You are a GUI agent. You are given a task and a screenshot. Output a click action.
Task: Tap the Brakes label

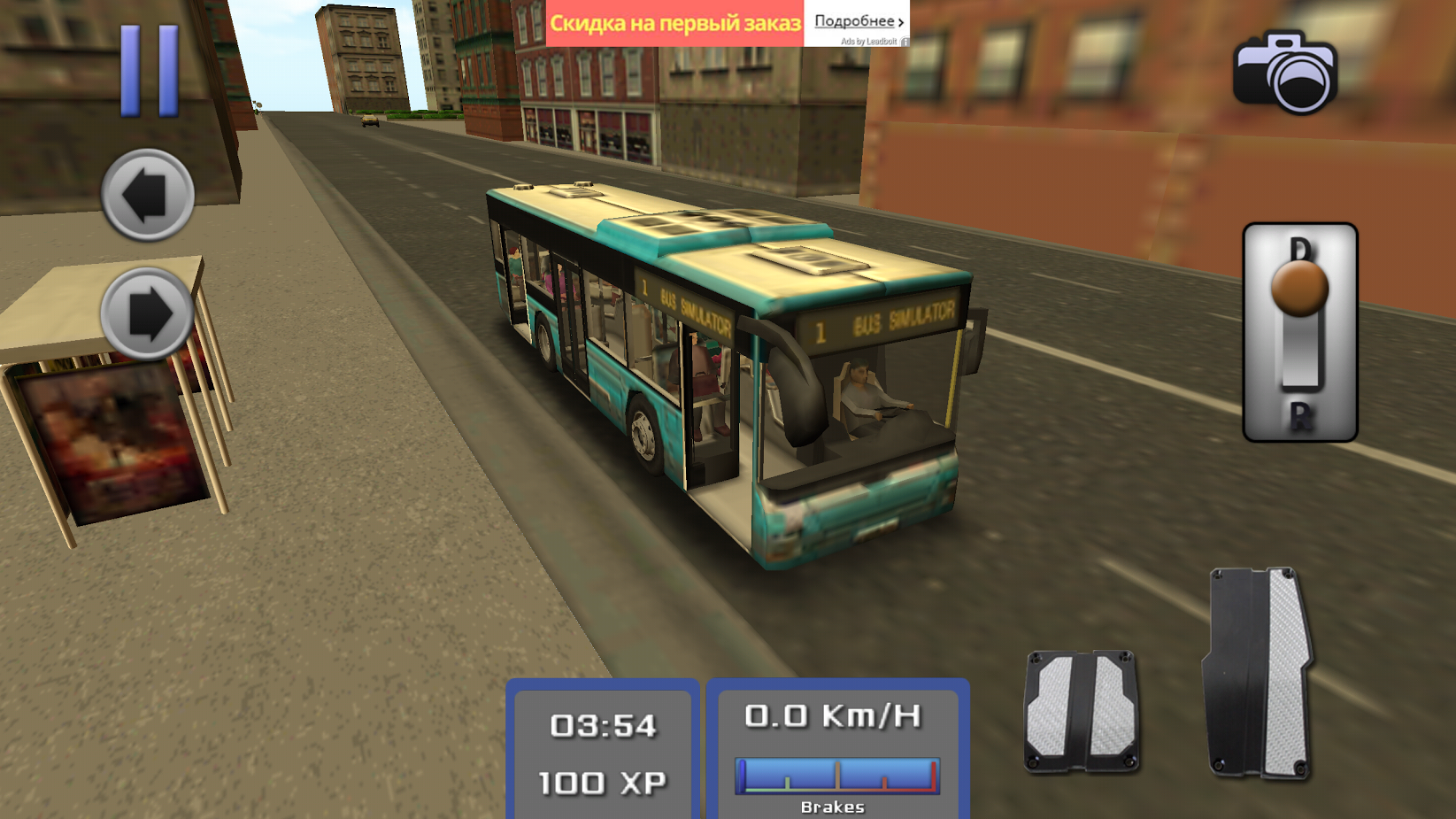833,806
